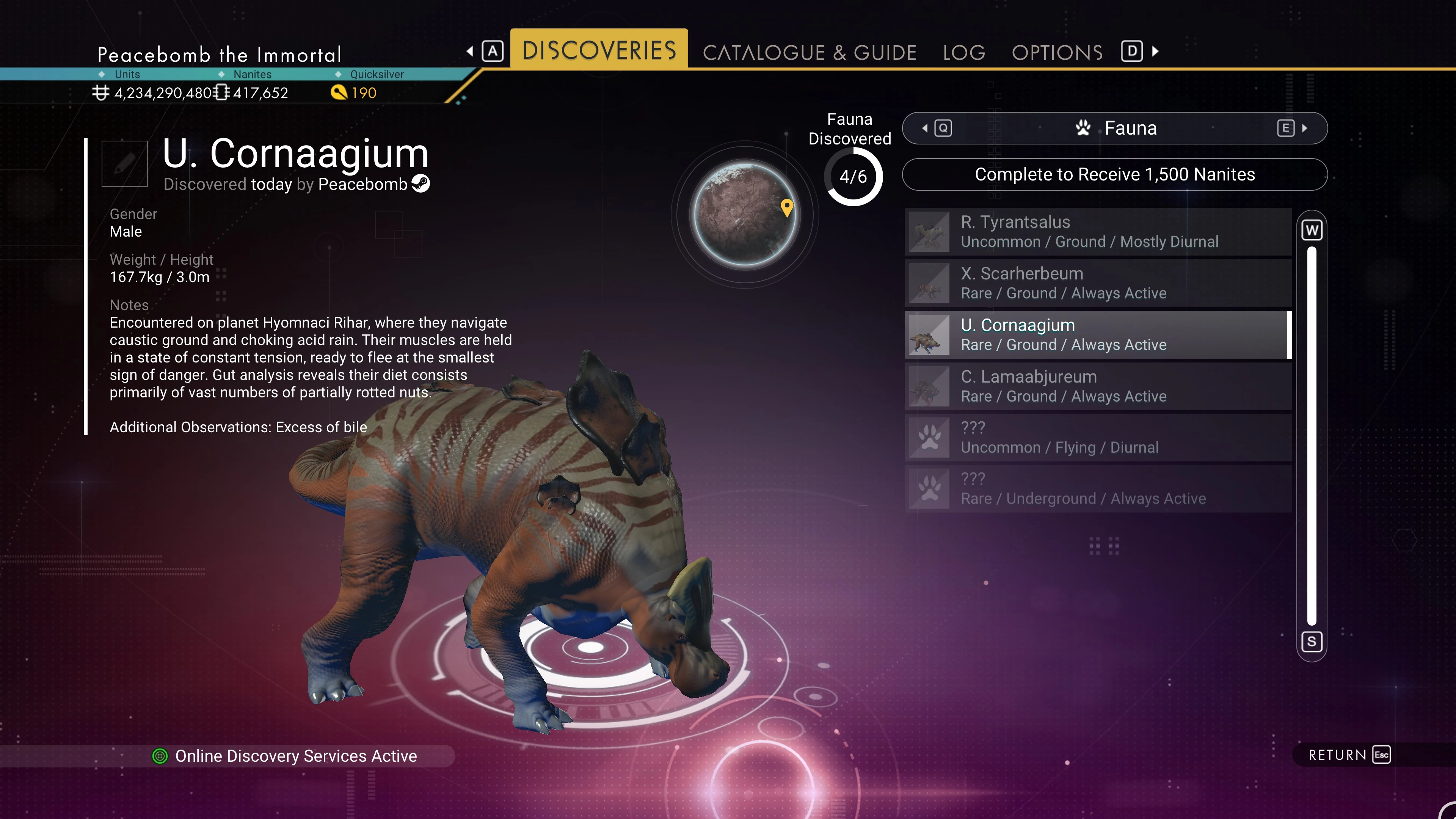This screenshot has height=819, width=1456.
Task: Click the fauna list vertical scrollbar
Action: 1311,435
